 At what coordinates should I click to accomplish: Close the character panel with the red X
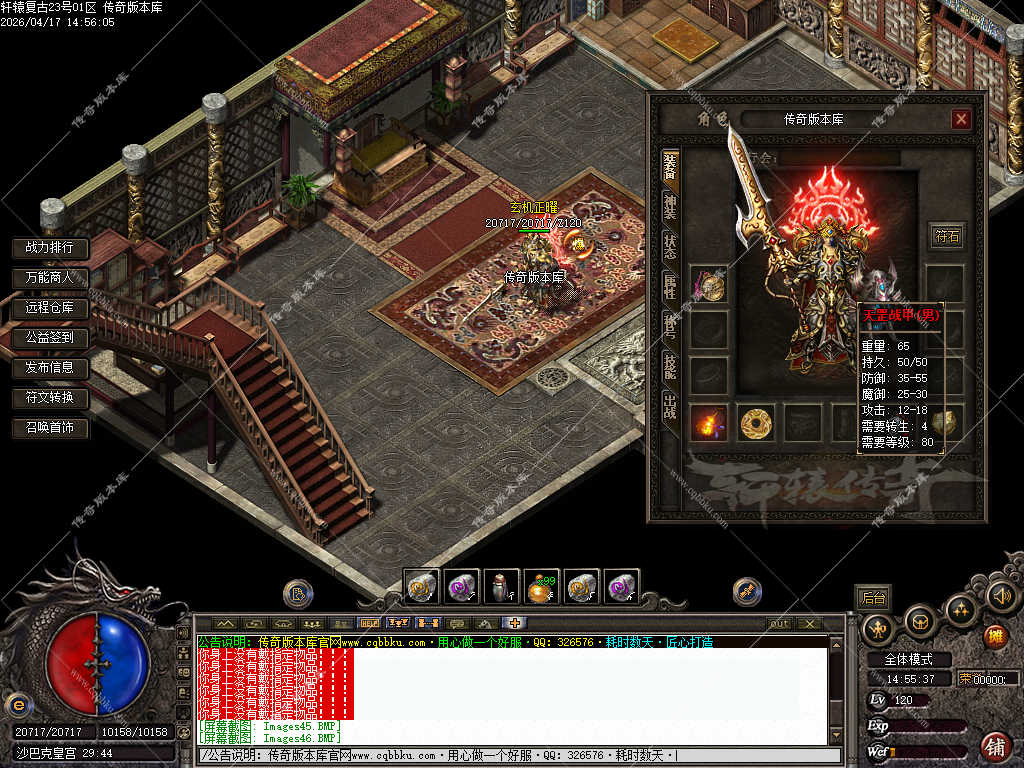click(x=961, y=120)
